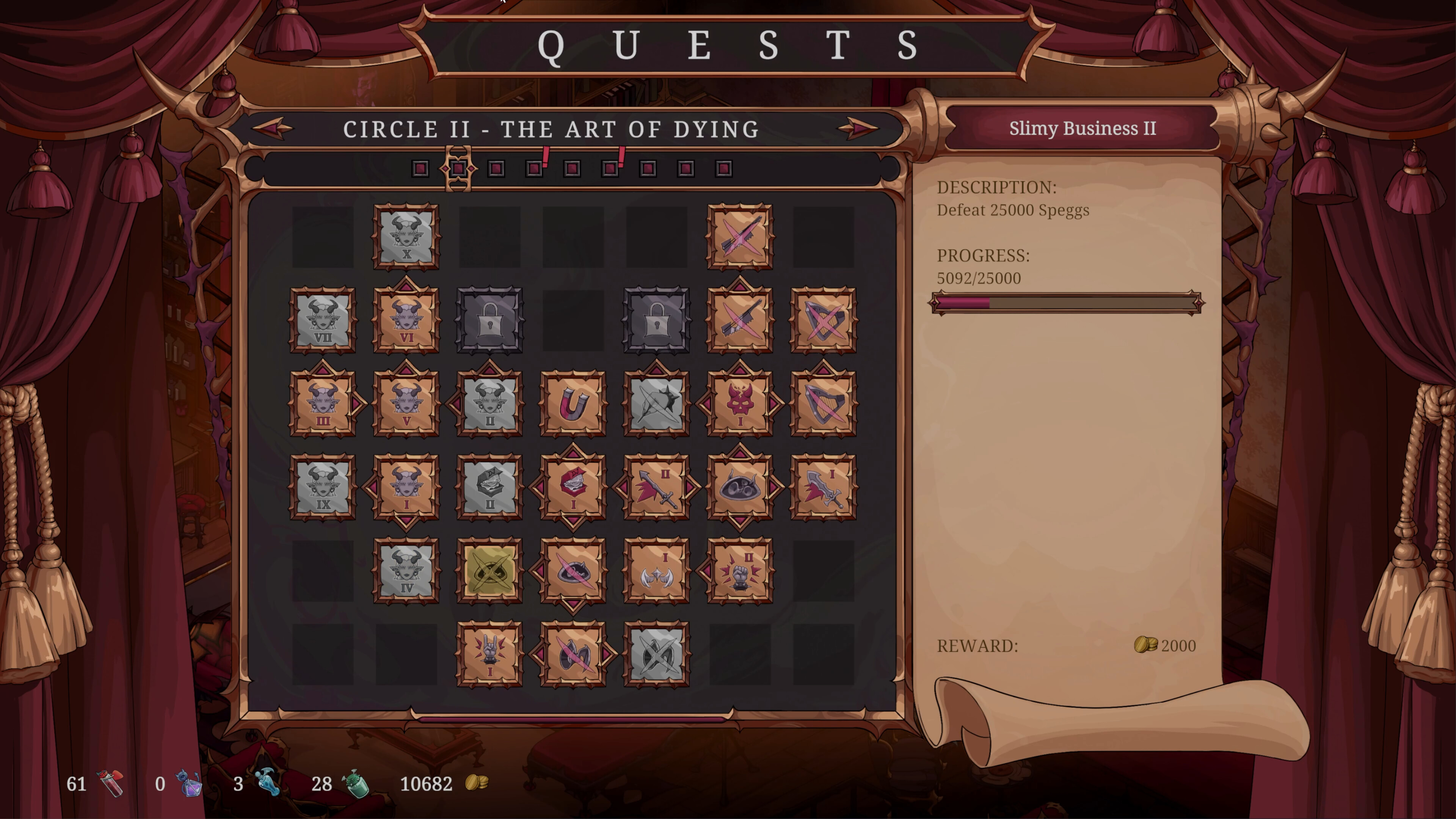Select the raised fist II quest
The width and height of the screenshot is (1456, 819).
click(x=740, y=570)
